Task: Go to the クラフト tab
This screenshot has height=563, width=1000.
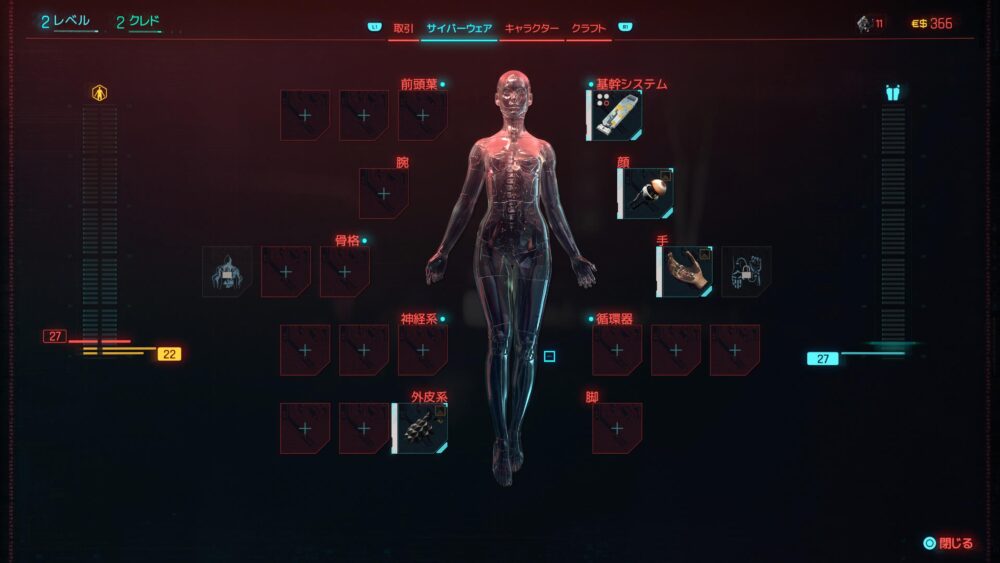Action: [x=589, y=28]
